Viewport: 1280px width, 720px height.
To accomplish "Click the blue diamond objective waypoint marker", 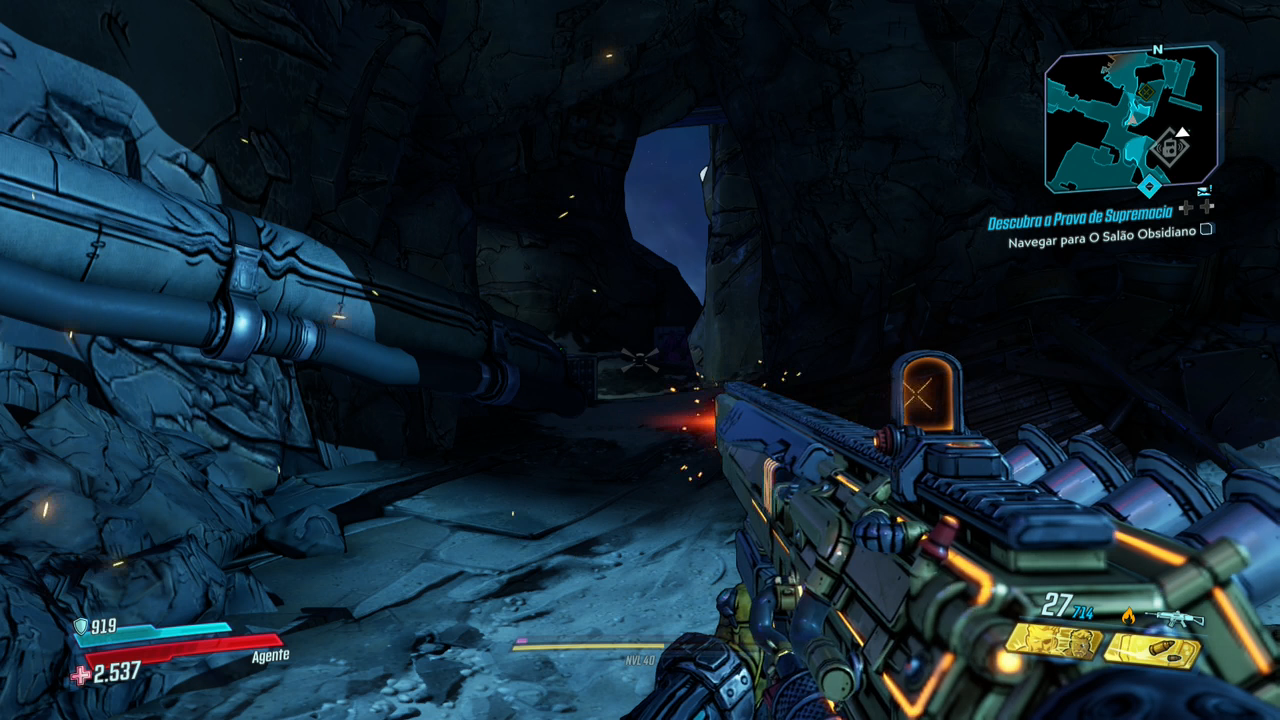I will tap(1151, 186).
